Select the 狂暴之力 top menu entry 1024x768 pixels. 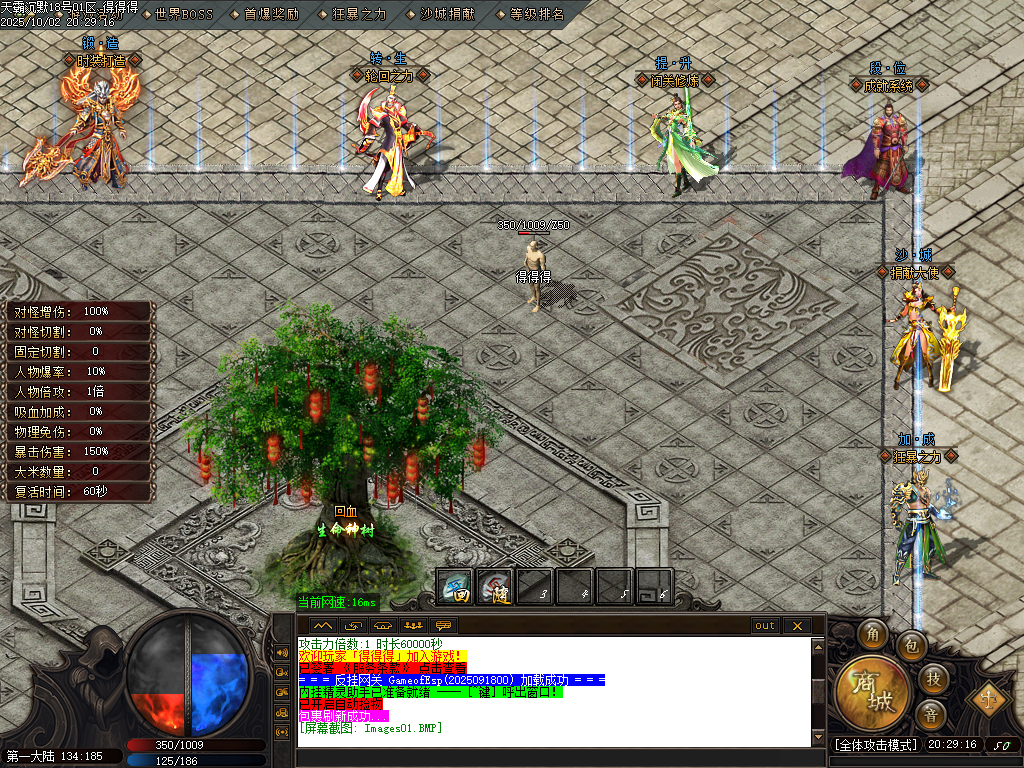(358, 14)
